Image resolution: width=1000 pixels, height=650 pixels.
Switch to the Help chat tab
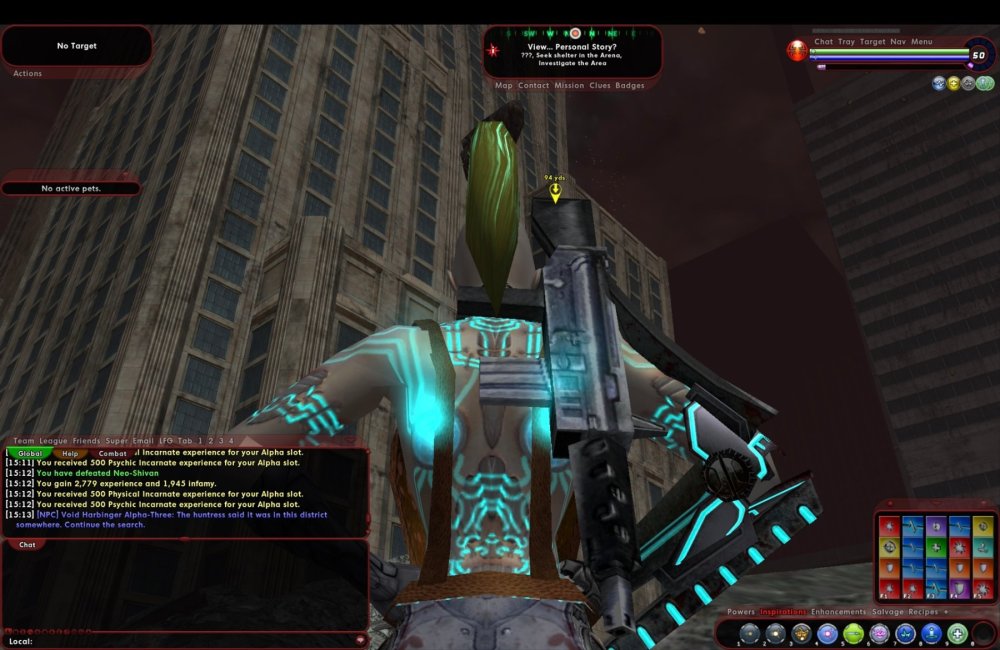[70, 453]
